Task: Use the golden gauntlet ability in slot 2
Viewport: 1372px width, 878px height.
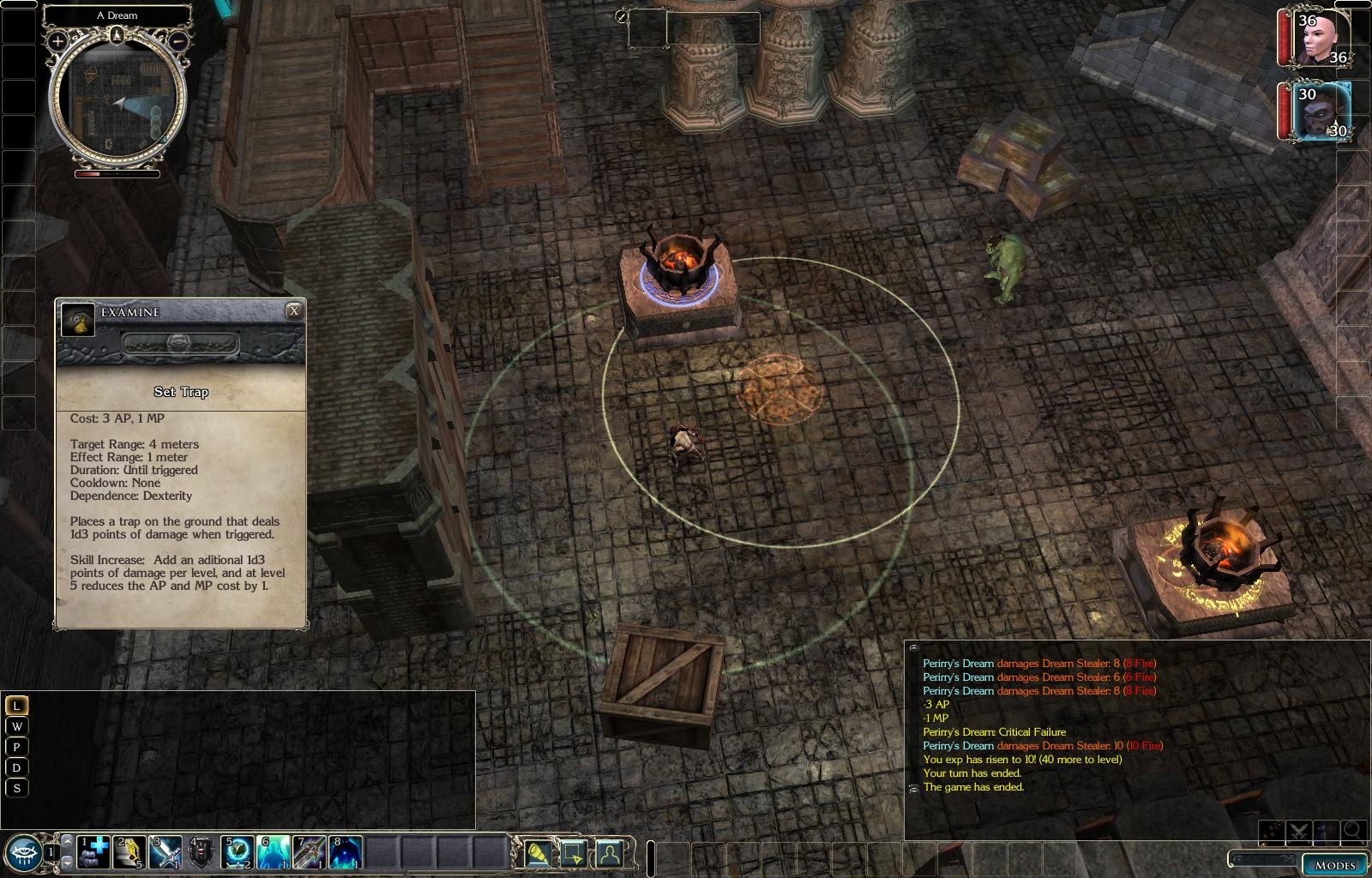Action: click(130, 852)
